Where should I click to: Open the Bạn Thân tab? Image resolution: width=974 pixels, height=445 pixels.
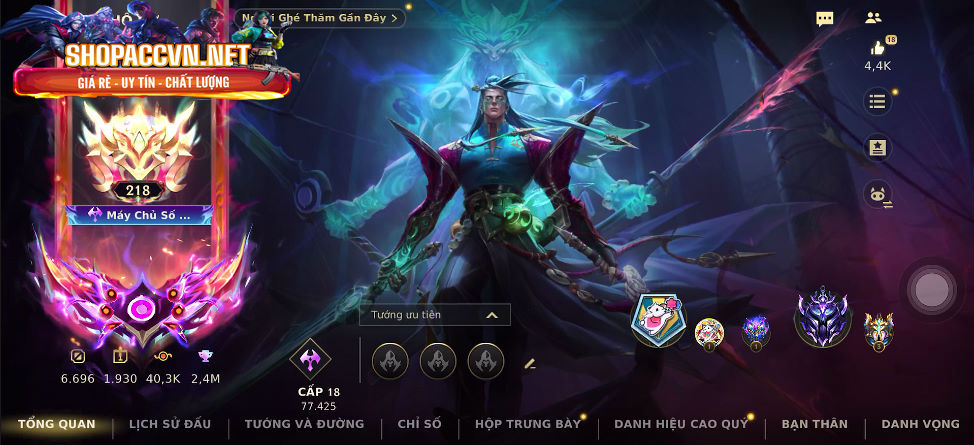[x=814, y=424]
